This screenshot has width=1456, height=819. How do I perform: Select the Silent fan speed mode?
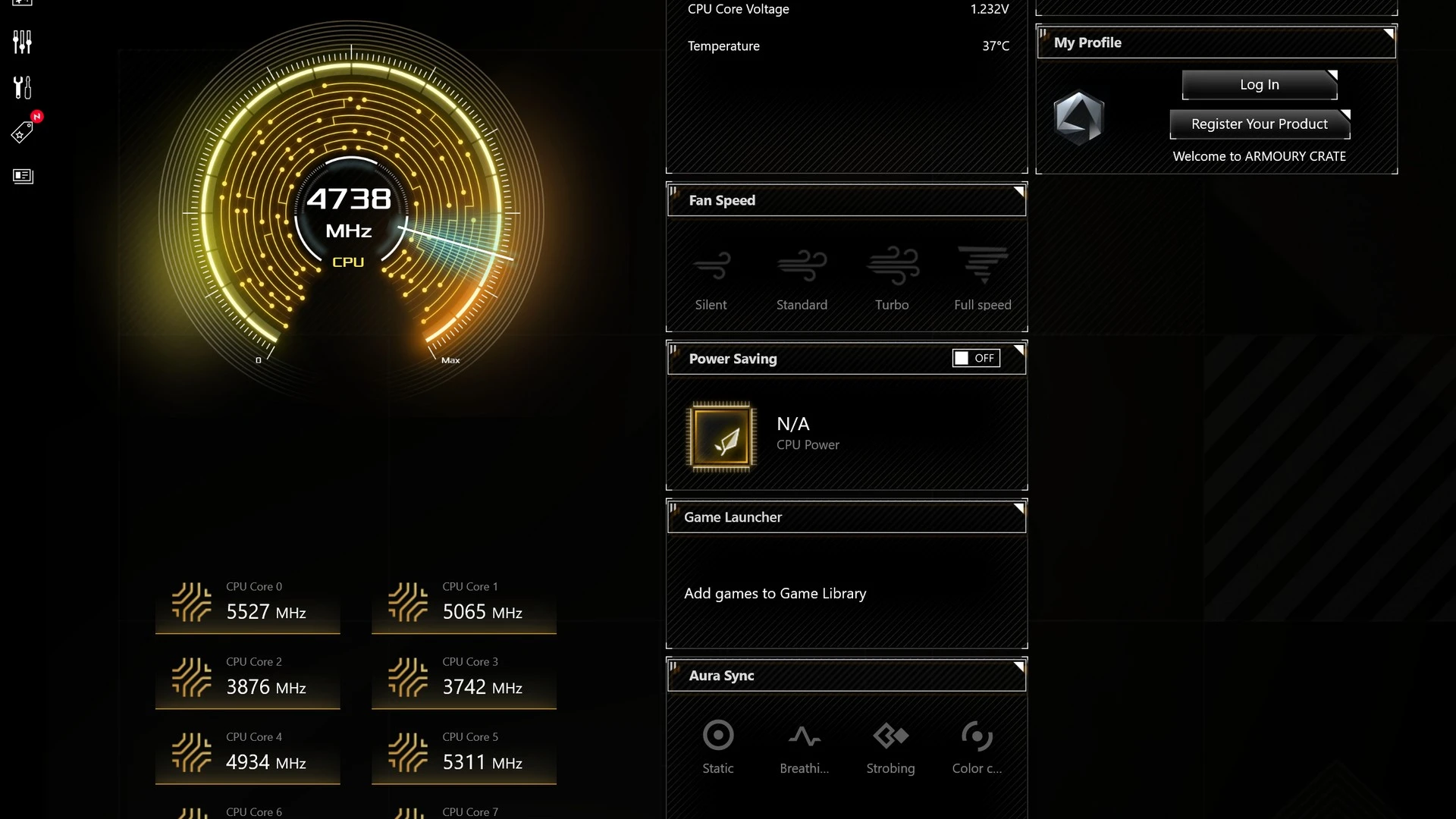point(711,278)
